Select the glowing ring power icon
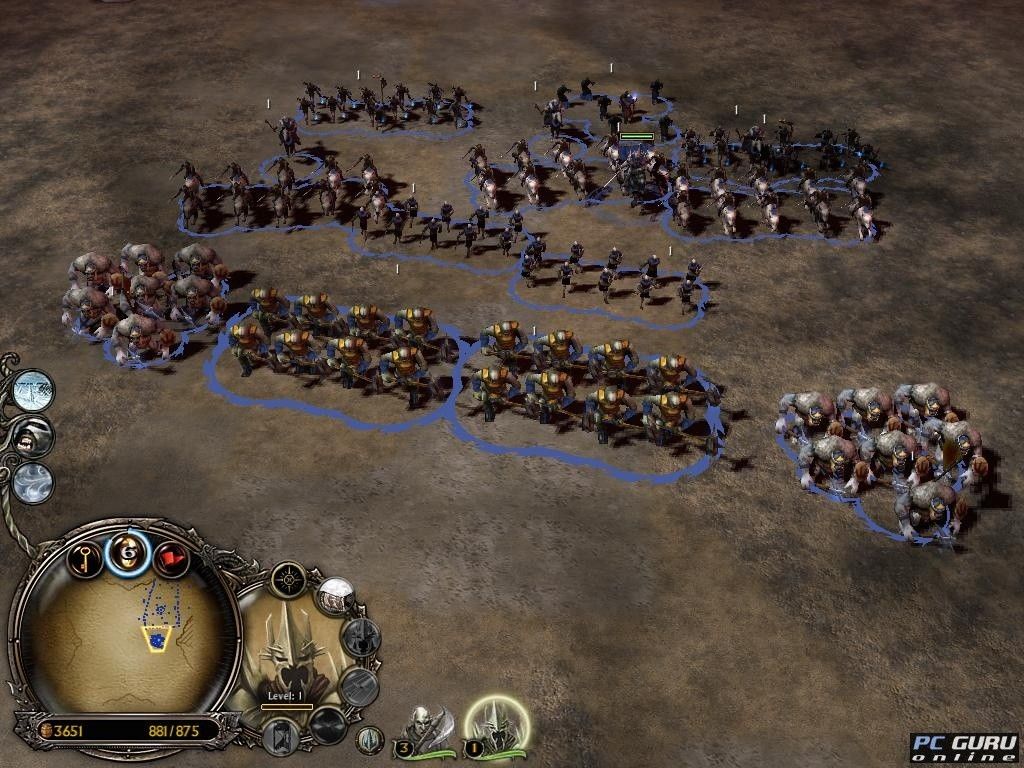 click(129, 552)
